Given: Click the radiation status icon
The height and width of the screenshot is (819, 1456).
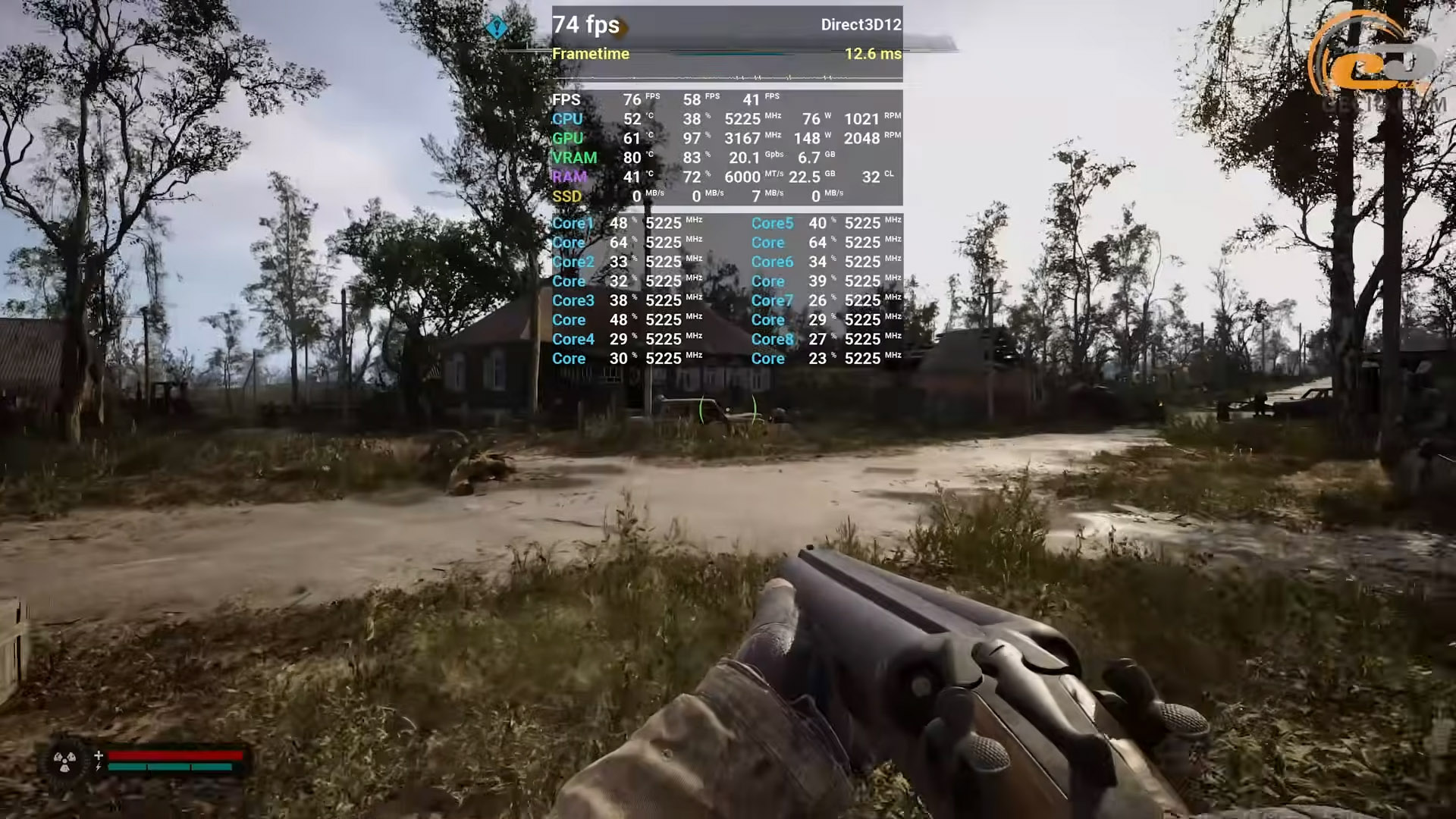Looking at the screenshot, I should pos(64,761).
